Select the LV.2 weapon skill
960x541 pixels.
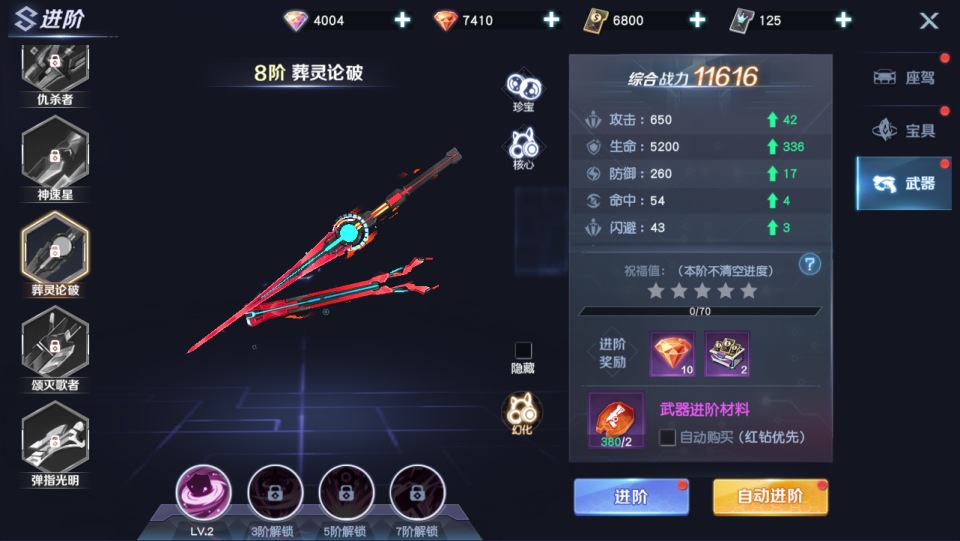click(204, 493)
